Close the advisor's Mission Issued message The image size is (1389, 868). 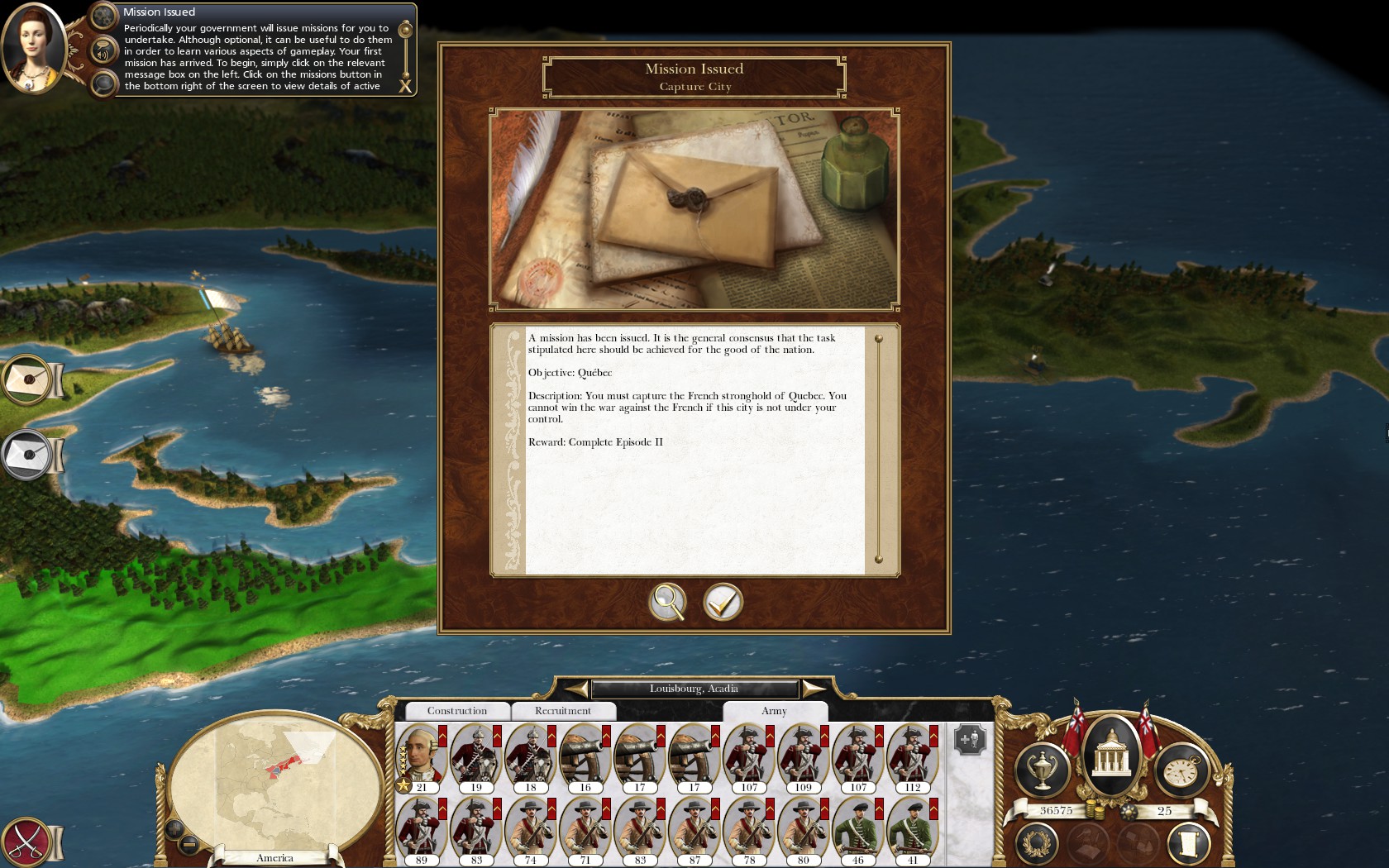point(405,86)
